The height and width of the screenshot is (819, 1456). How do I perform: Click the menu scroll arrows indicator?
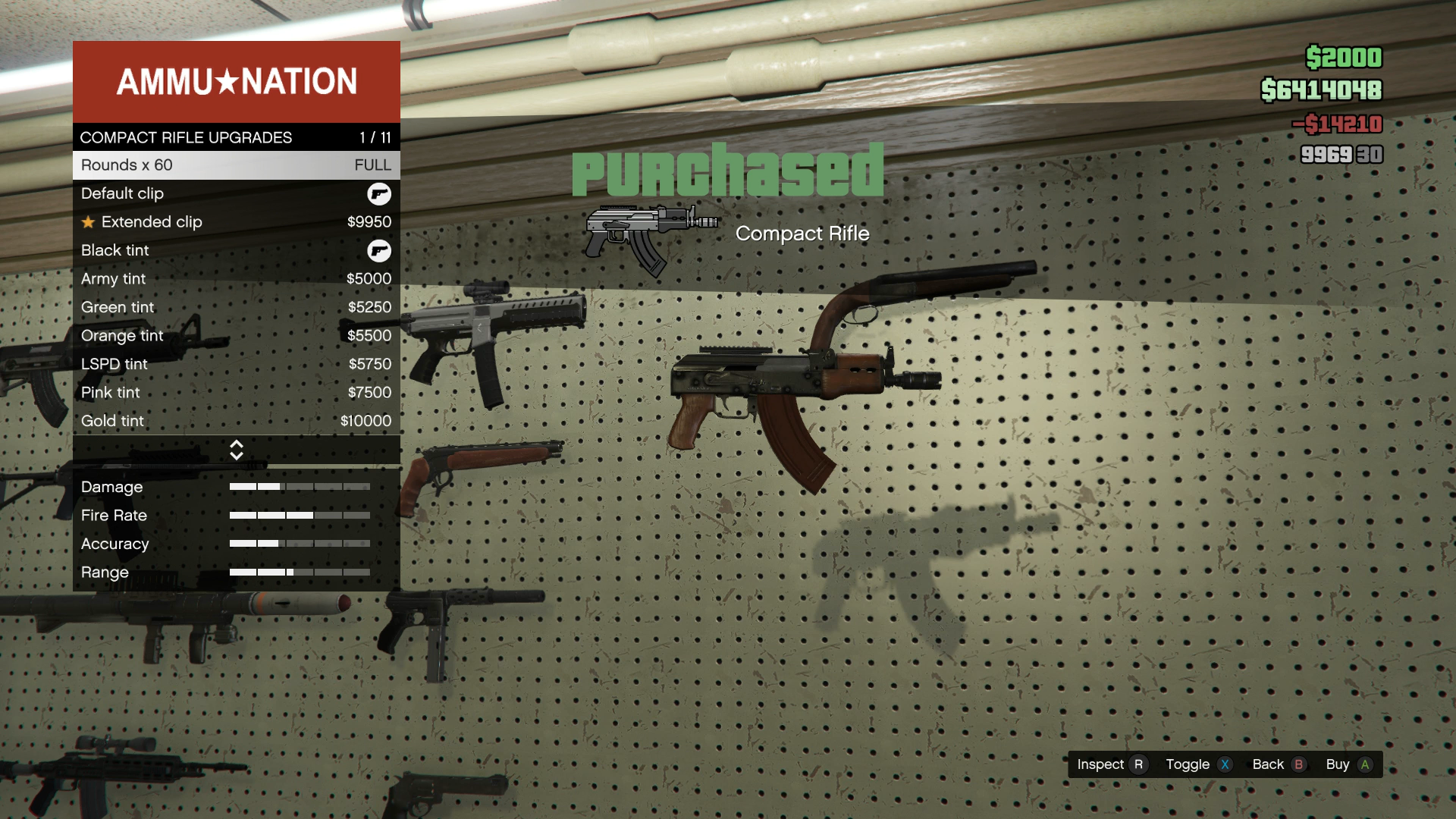click(x=236, y=450)
